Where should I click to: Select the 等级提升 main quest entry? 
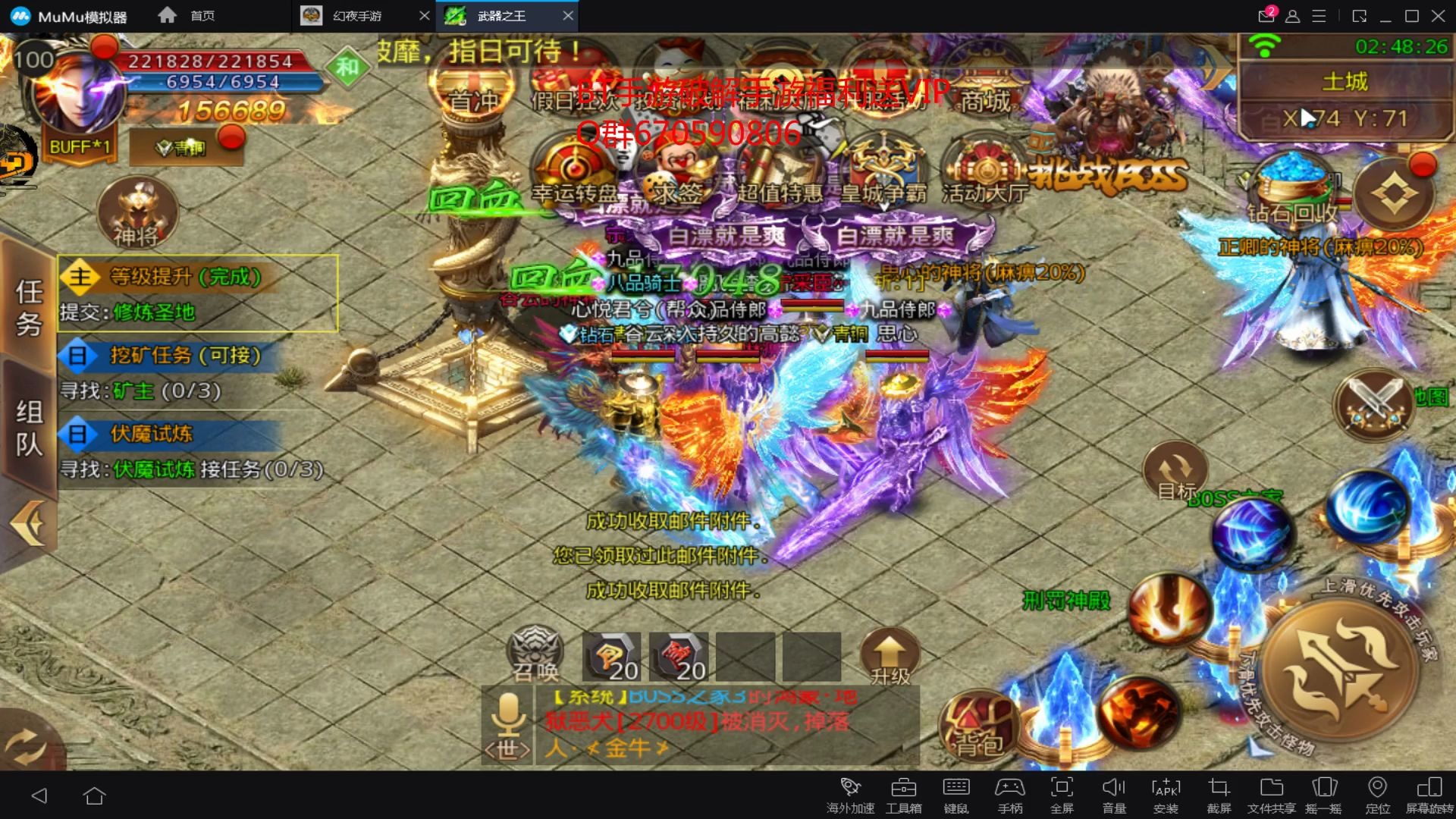coord(185,277)
